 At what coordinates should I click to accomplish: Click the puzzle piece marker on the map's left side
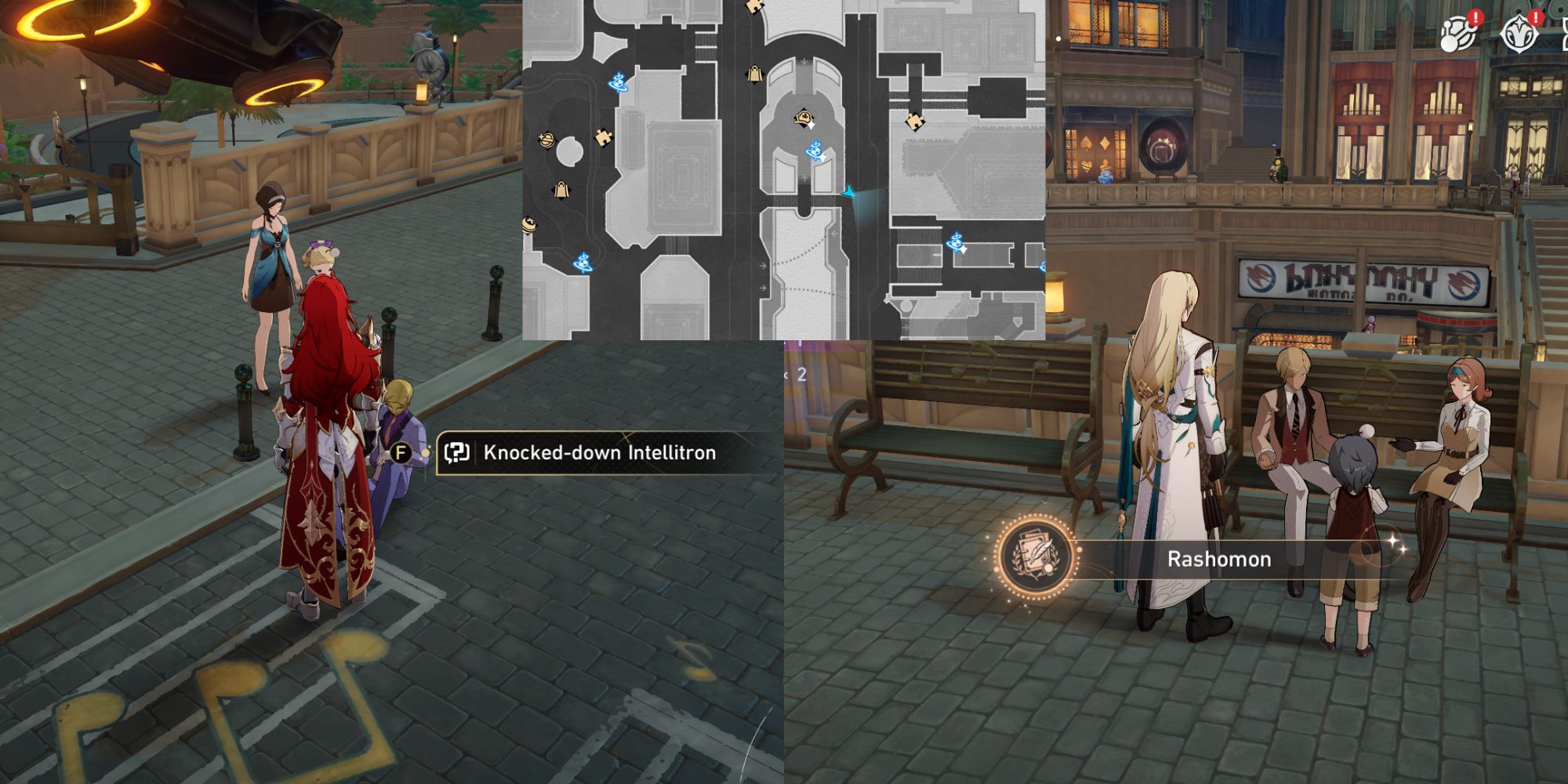point(603,139)
